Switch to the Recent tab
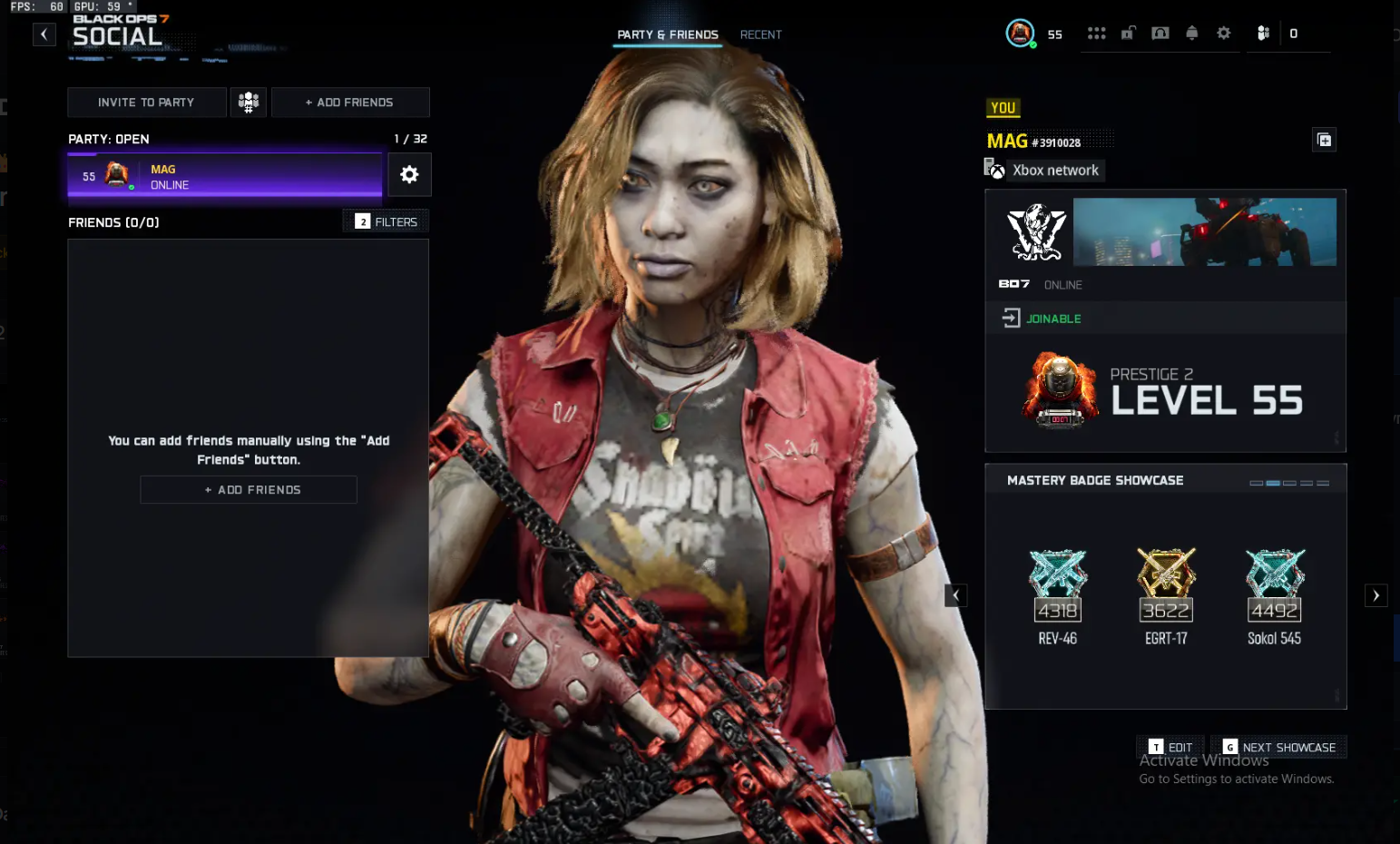1400x844 pixels. click(x=760, y=34)
